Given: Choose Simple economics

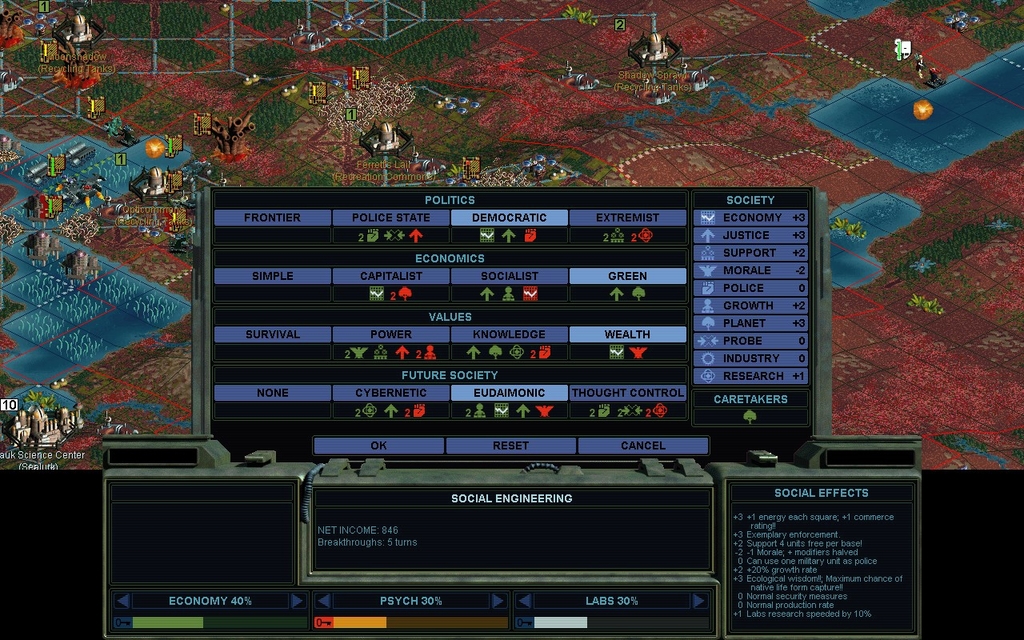Looking at the screenshot, I should coord(272,276).
